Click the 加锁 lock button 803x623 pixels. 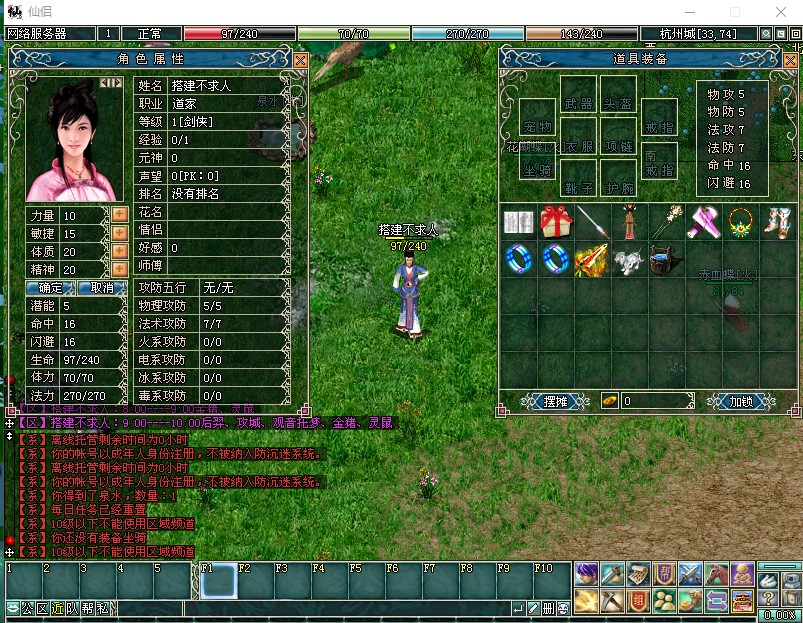741,401
